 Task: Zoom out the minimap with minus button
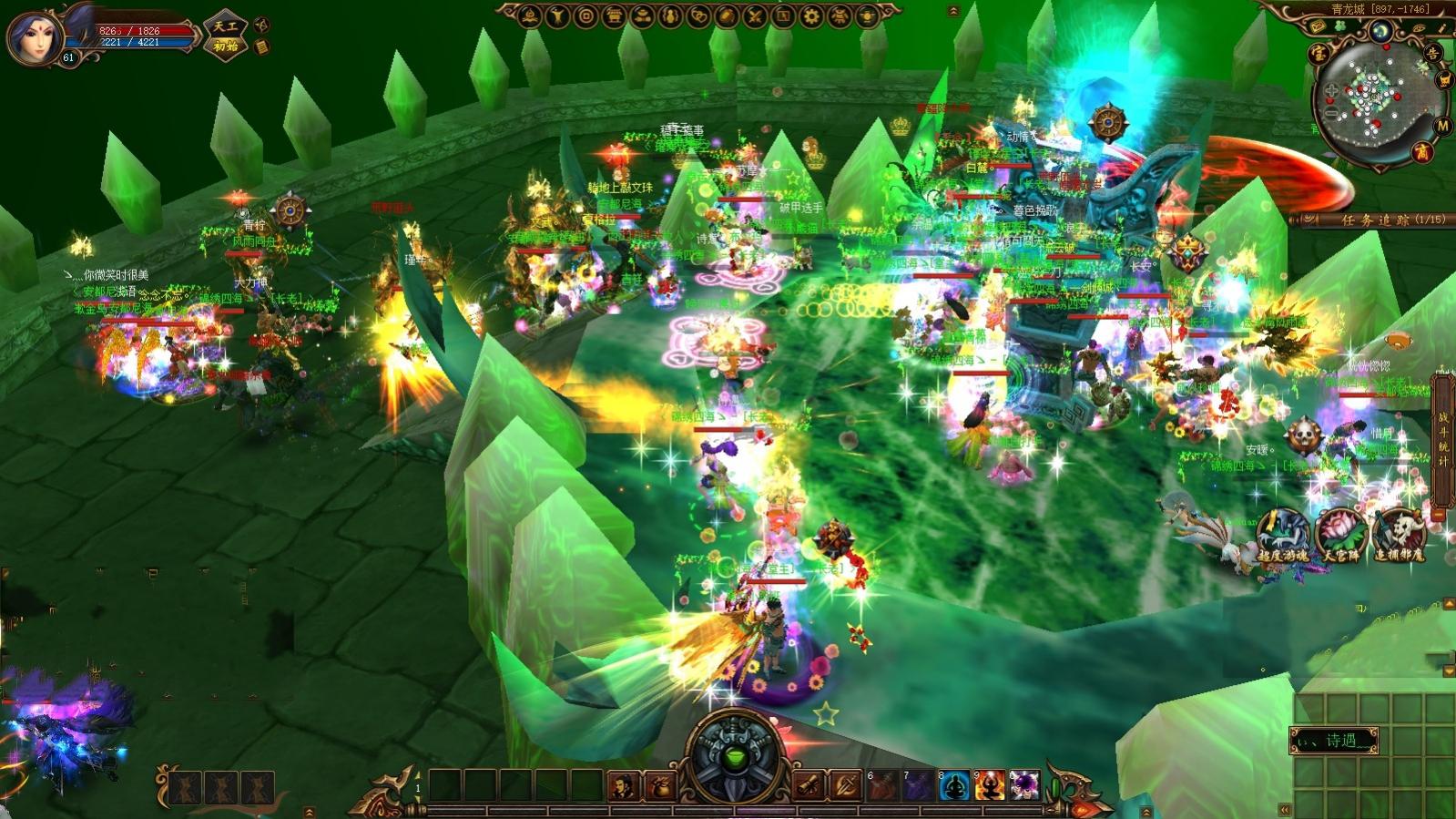click(x=1331, y=114)
